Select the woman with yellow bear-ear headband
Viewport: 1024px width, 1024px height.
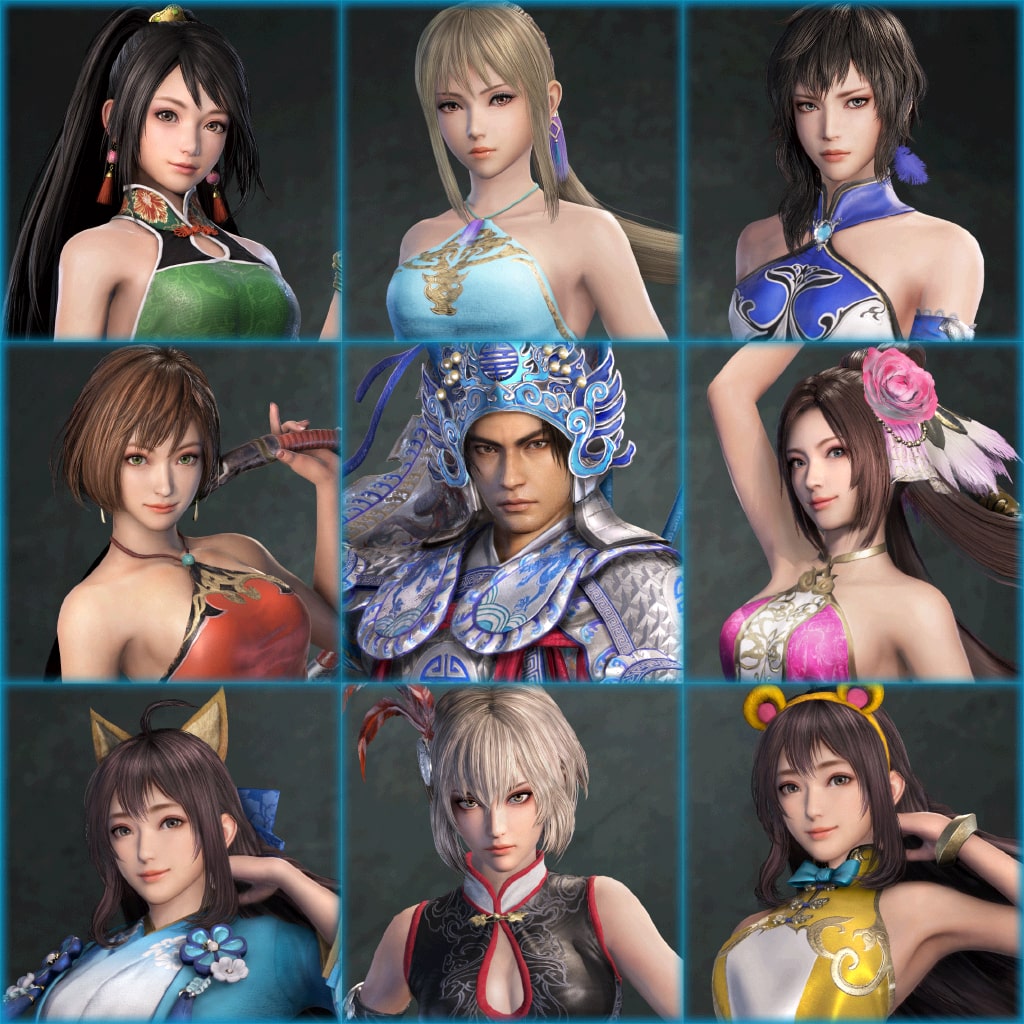point(852,852)
